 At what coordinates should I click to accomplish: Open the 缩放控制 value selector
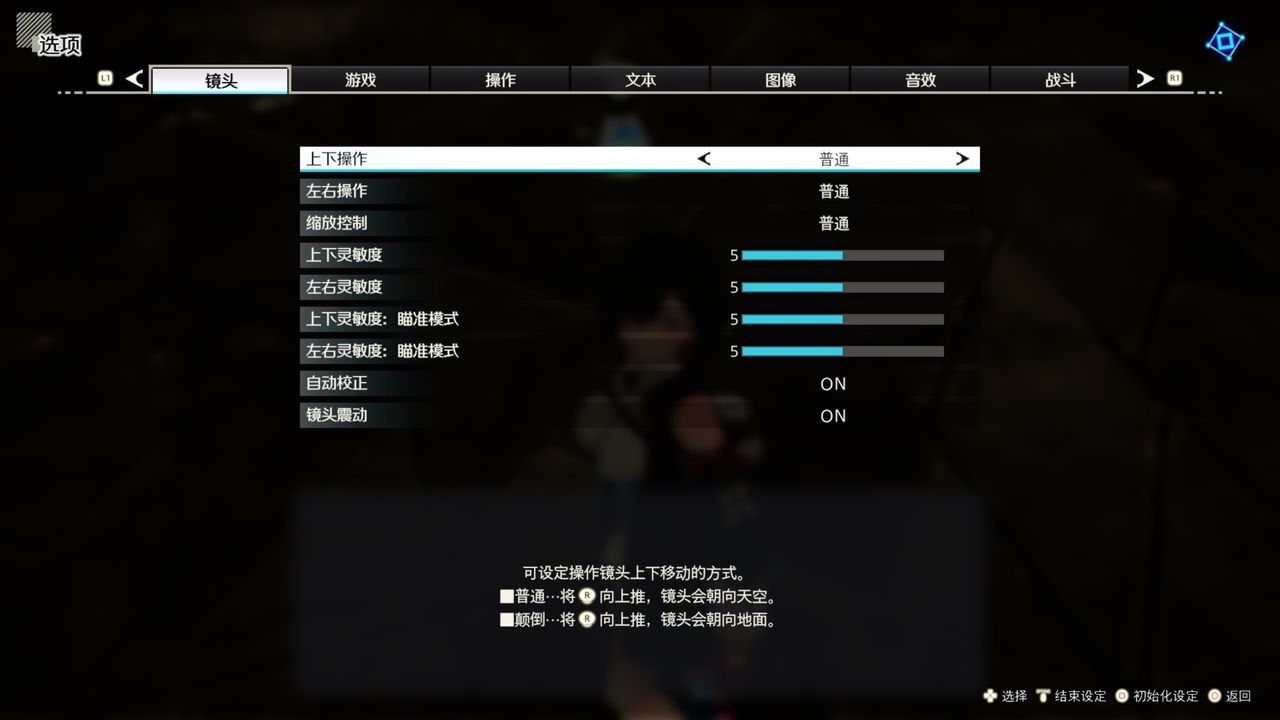[x=833, y=223]
